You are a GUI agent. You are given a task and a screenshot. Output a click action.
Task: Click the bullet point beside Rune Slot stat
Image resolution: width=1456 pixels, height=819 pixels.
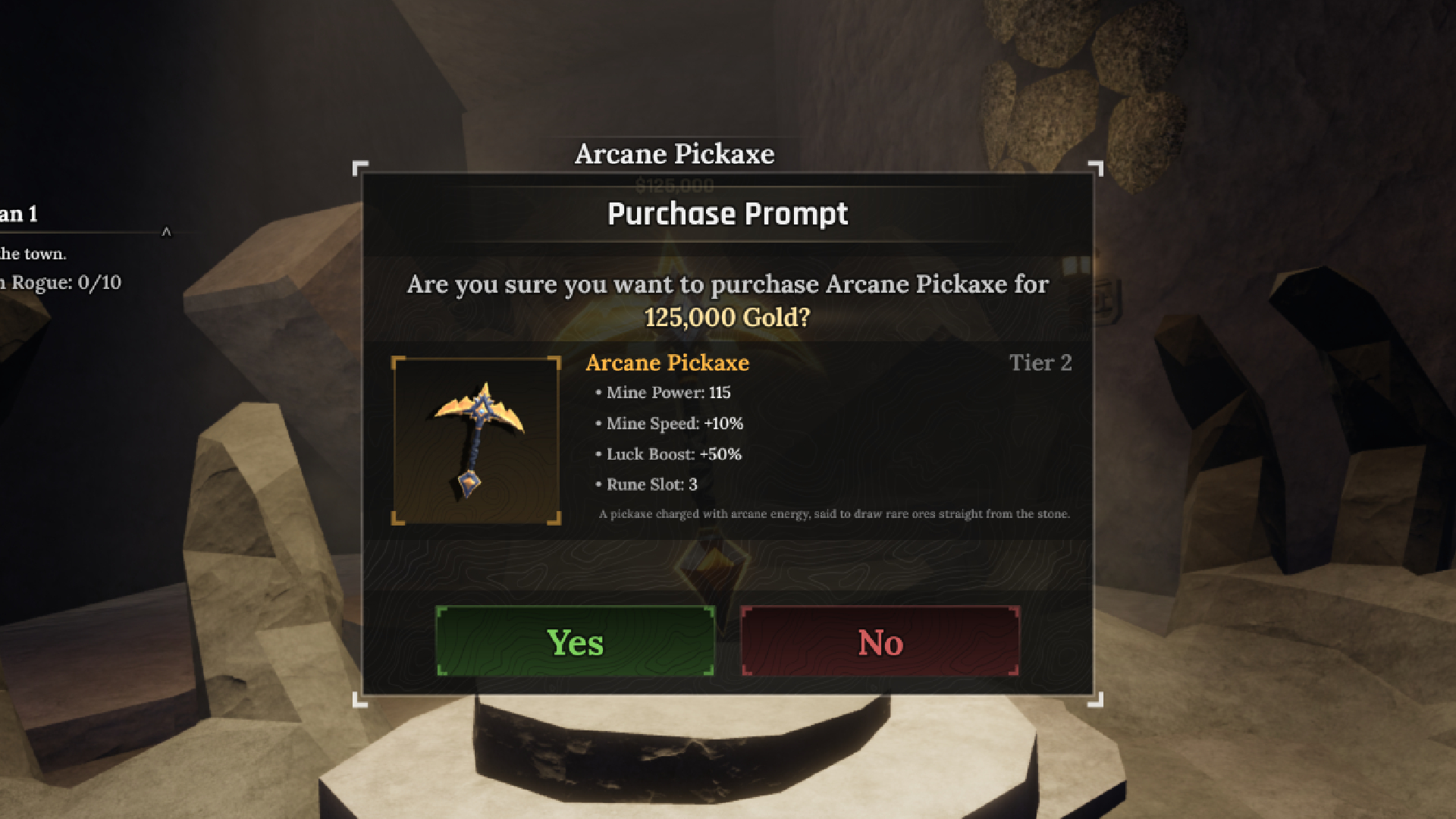tap(598, 484)
